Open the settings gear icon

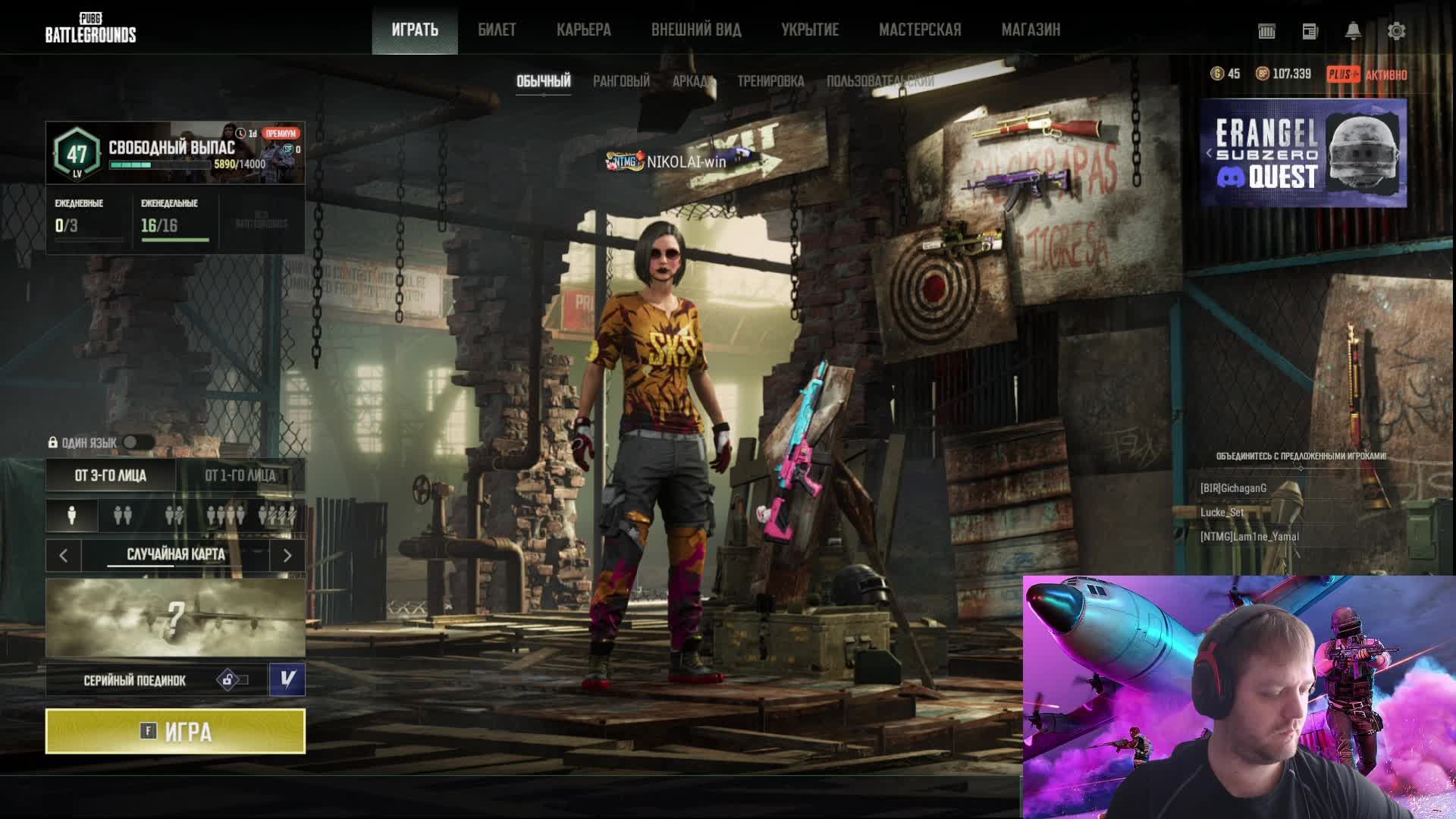pyautogui.click(x=1396, y=31)
